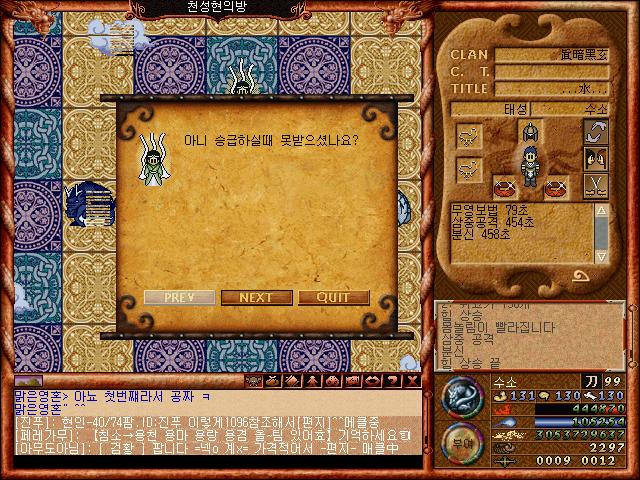The height and width of the screenshot is (480, 640).
Task: Click the swirl icon below buff list
Action: (x=579, y=274)
